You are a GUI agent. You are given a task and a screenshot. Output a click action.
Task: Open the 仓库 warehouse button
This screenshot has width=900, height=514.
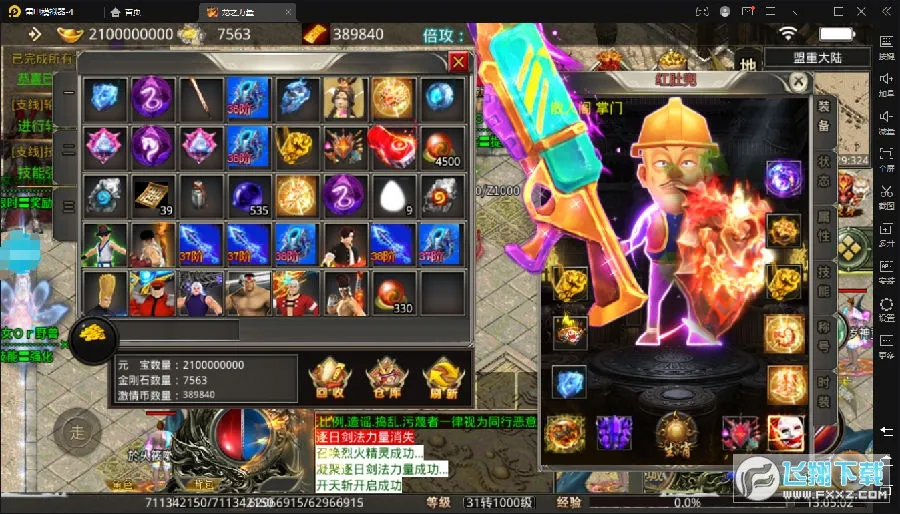click(x=385, y=376)
